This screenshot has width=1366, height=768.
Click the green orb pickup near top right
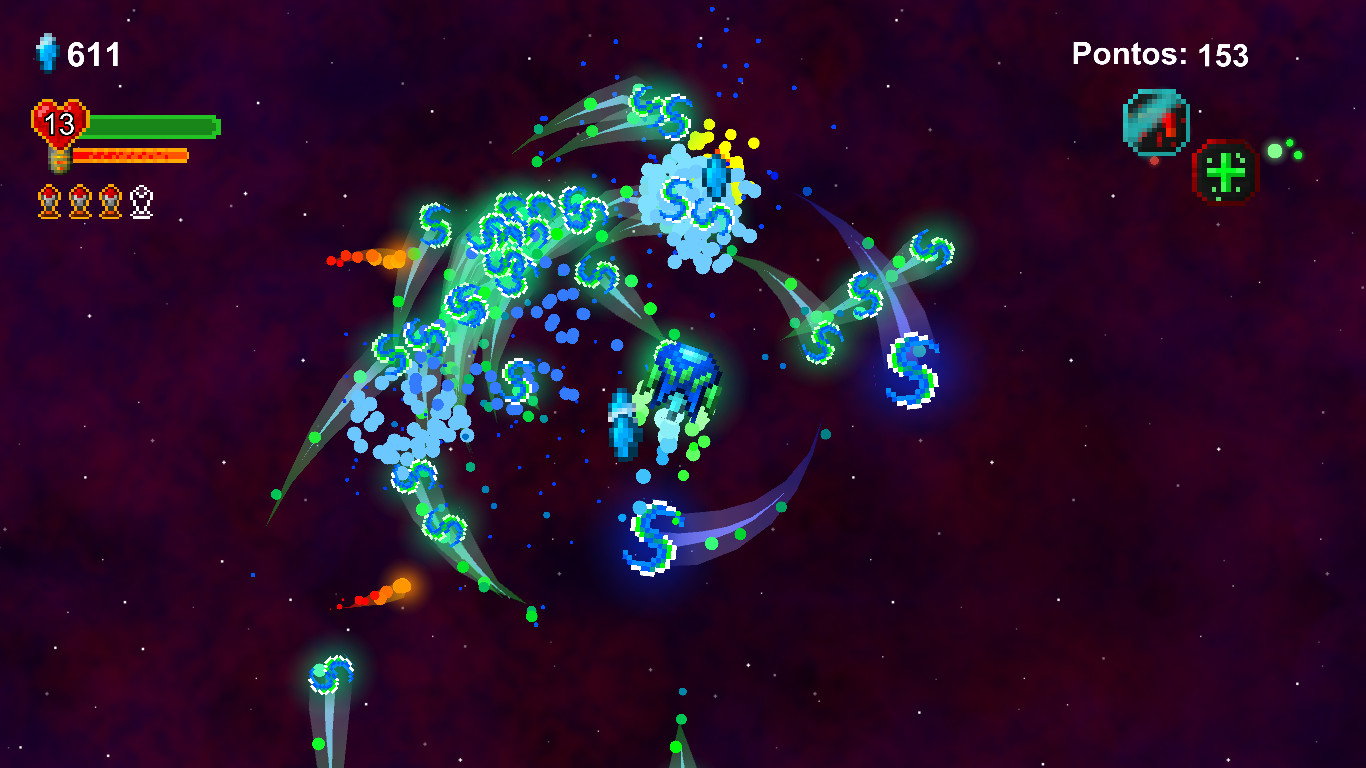point(1277,151)
